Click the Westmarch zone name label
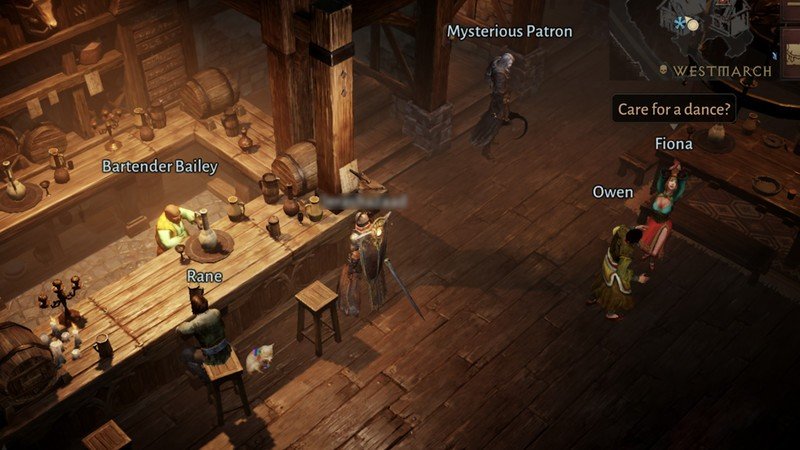 (x=722, y=71)
